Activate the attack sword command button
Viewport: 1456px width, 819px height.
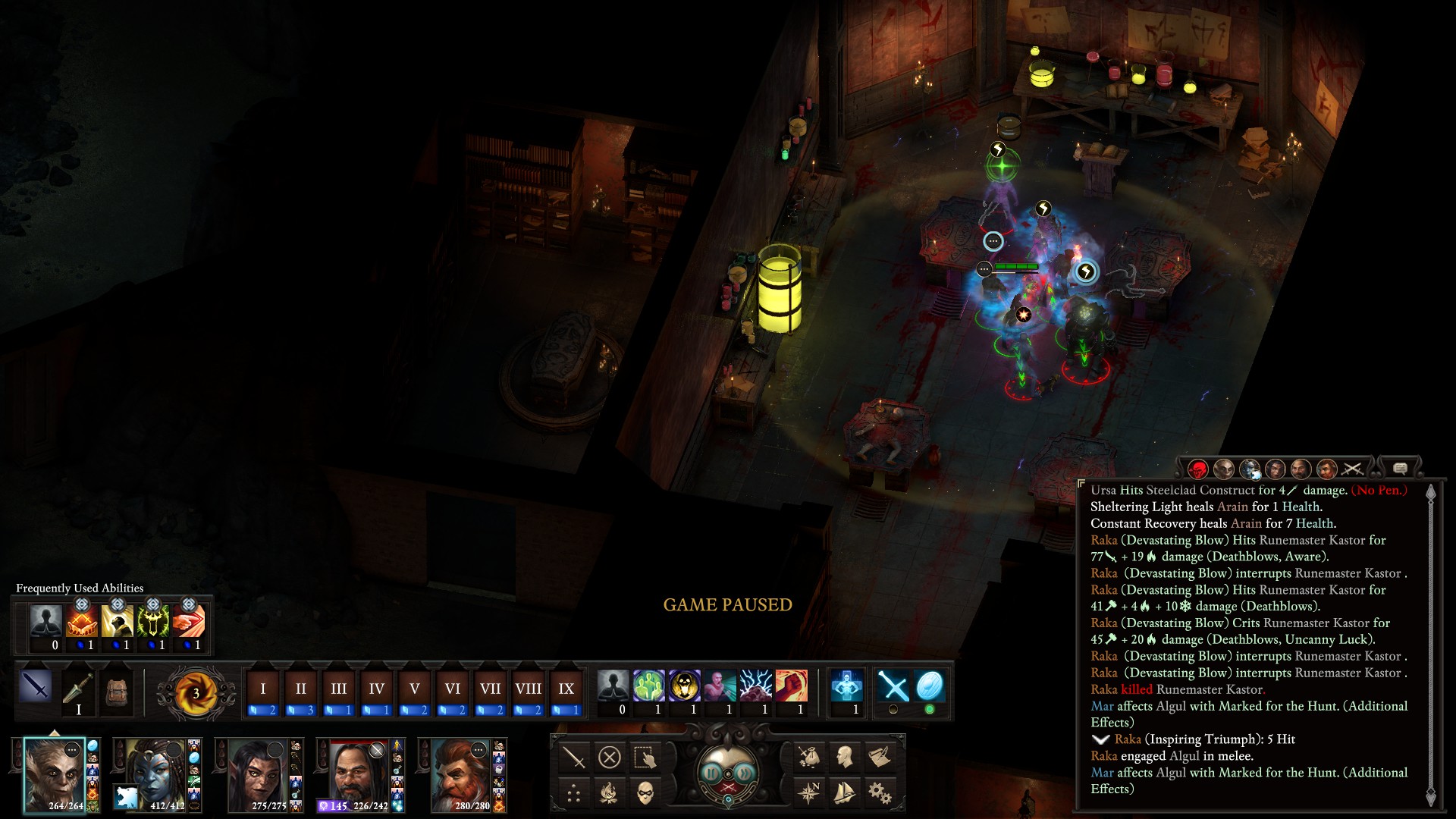coord(574,757)
